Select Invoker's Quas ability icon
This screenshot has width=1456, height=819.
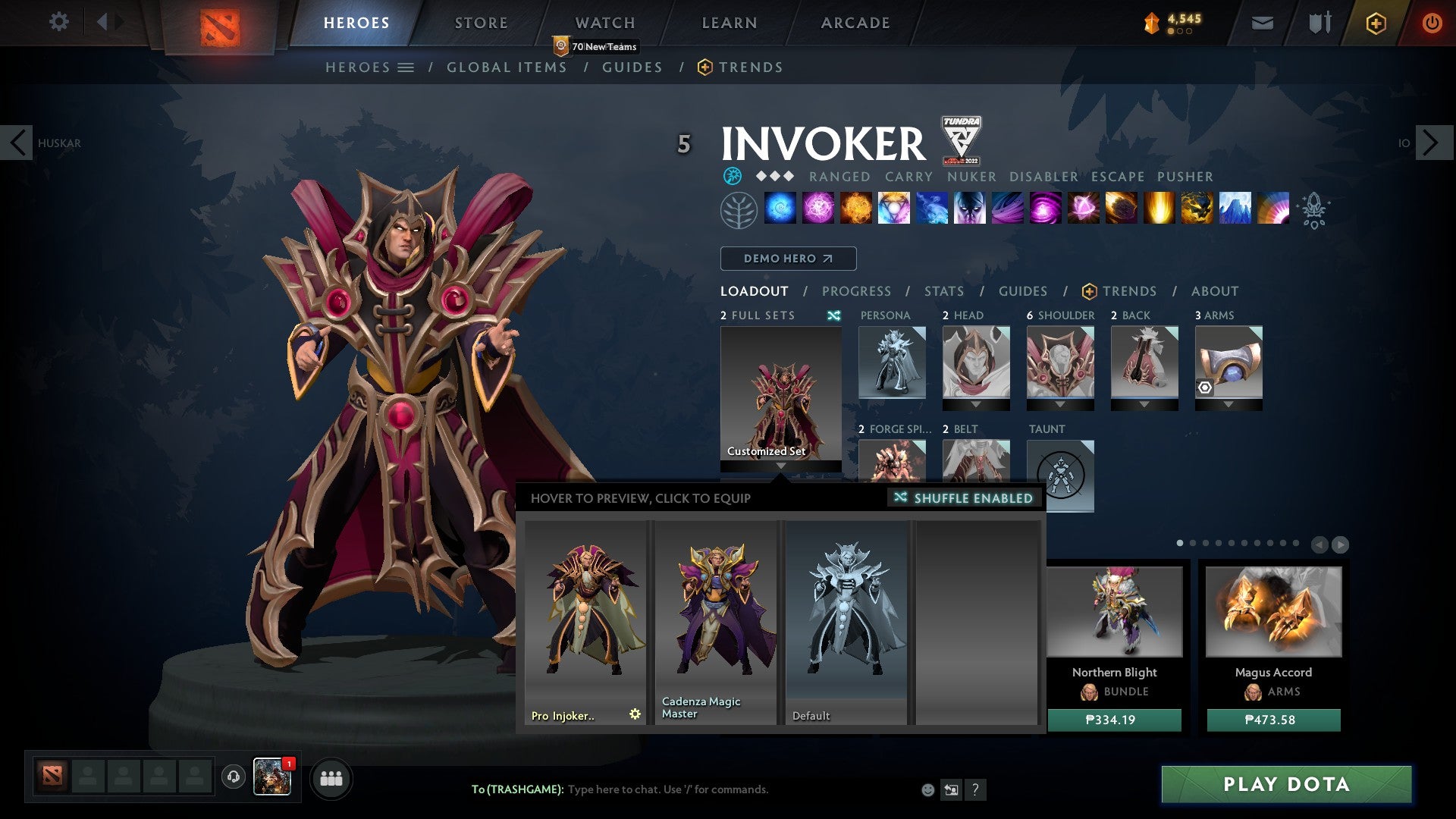[x=779, y=211]
